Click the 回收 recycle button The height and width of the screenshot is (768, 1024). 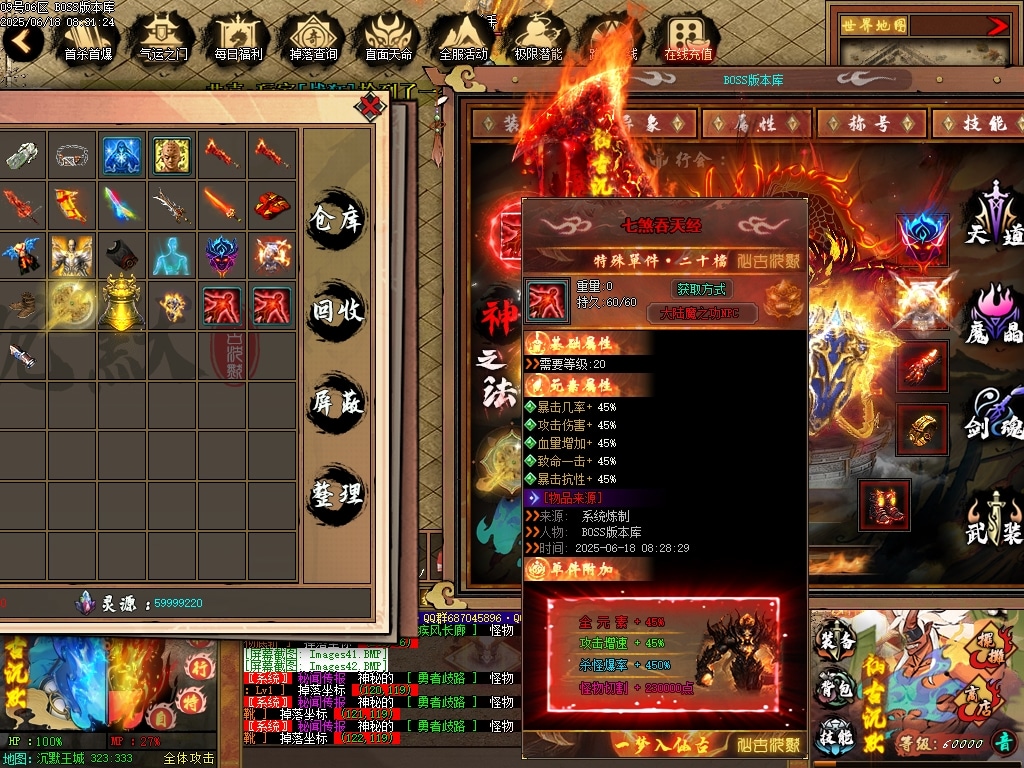pyautogui.click(x=336, y=311)
